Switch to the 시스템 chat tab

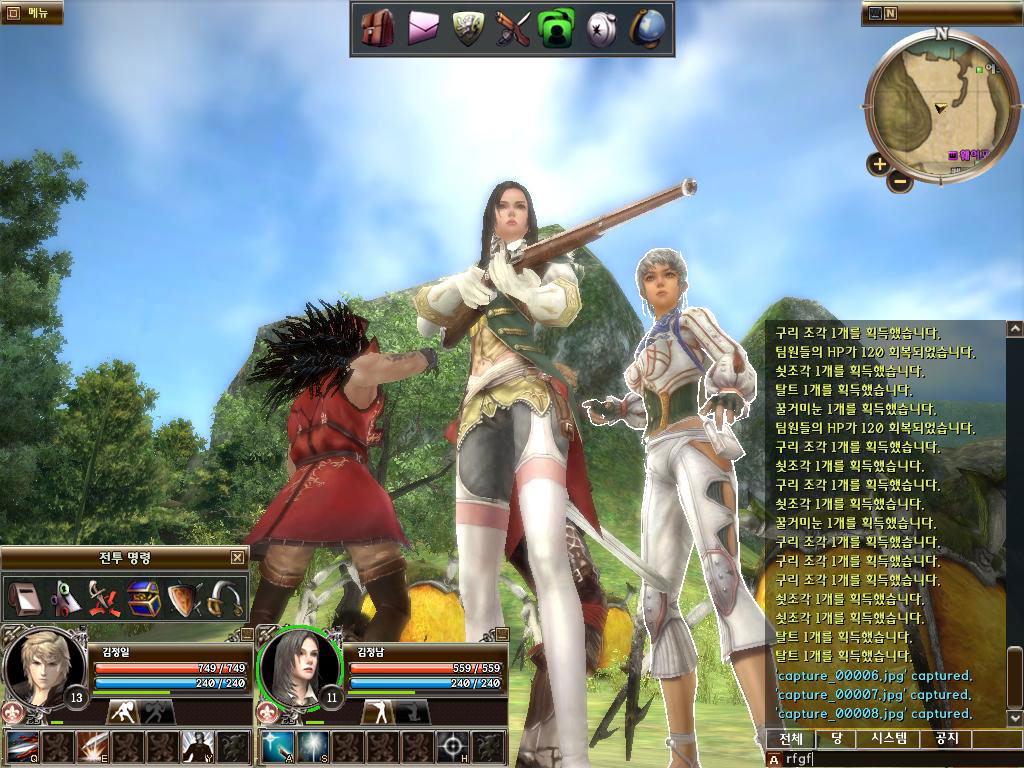click(889, 739)
